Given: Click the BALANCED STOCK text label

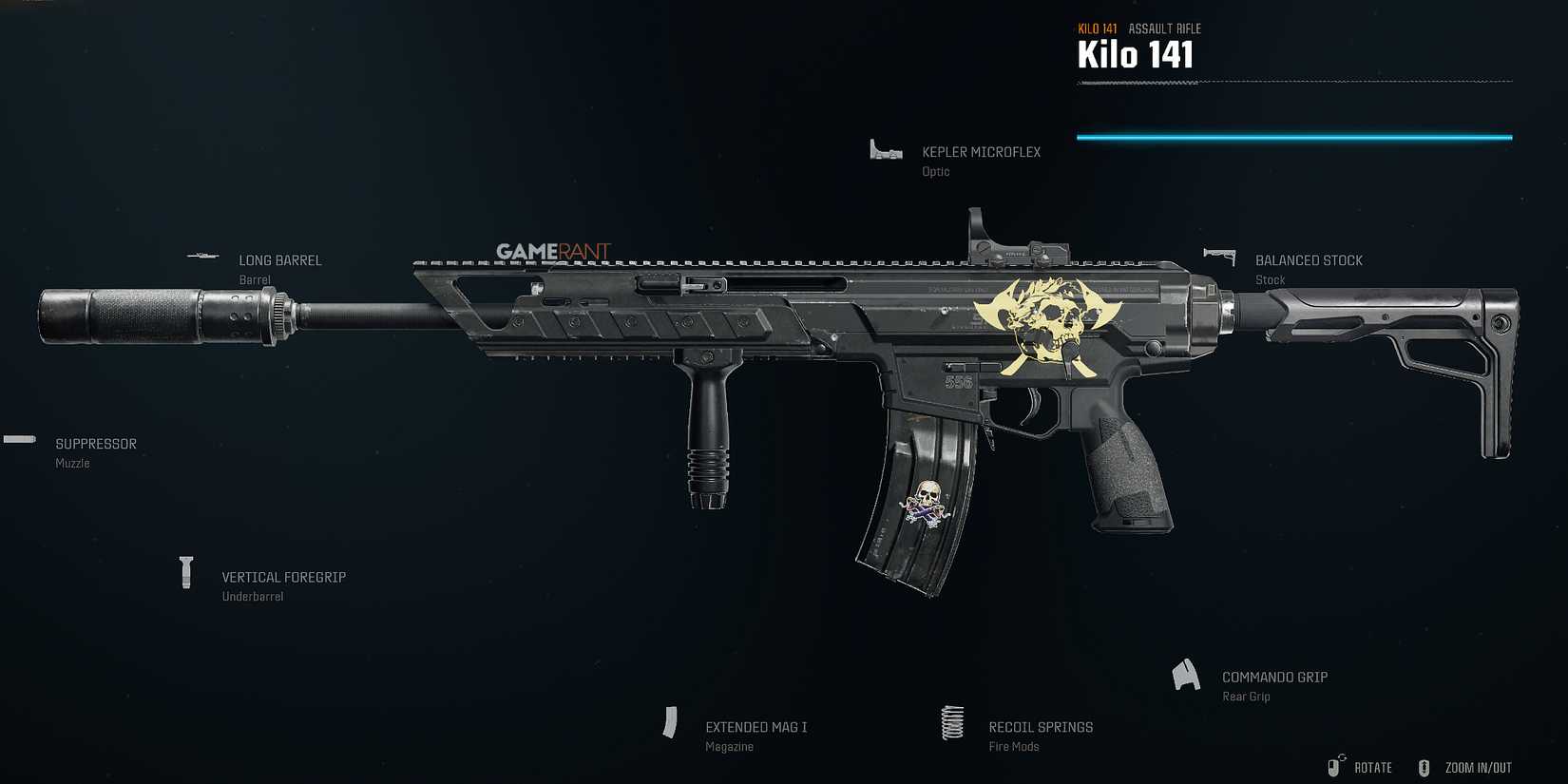Looking at the screenshot, I should 1309,259.
